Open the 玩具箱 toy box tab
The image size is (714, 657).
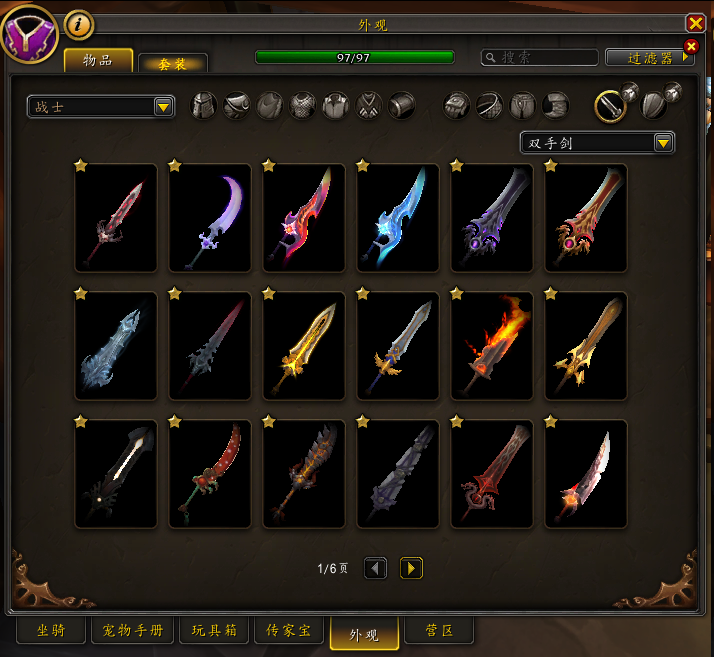tap(213, 631)
